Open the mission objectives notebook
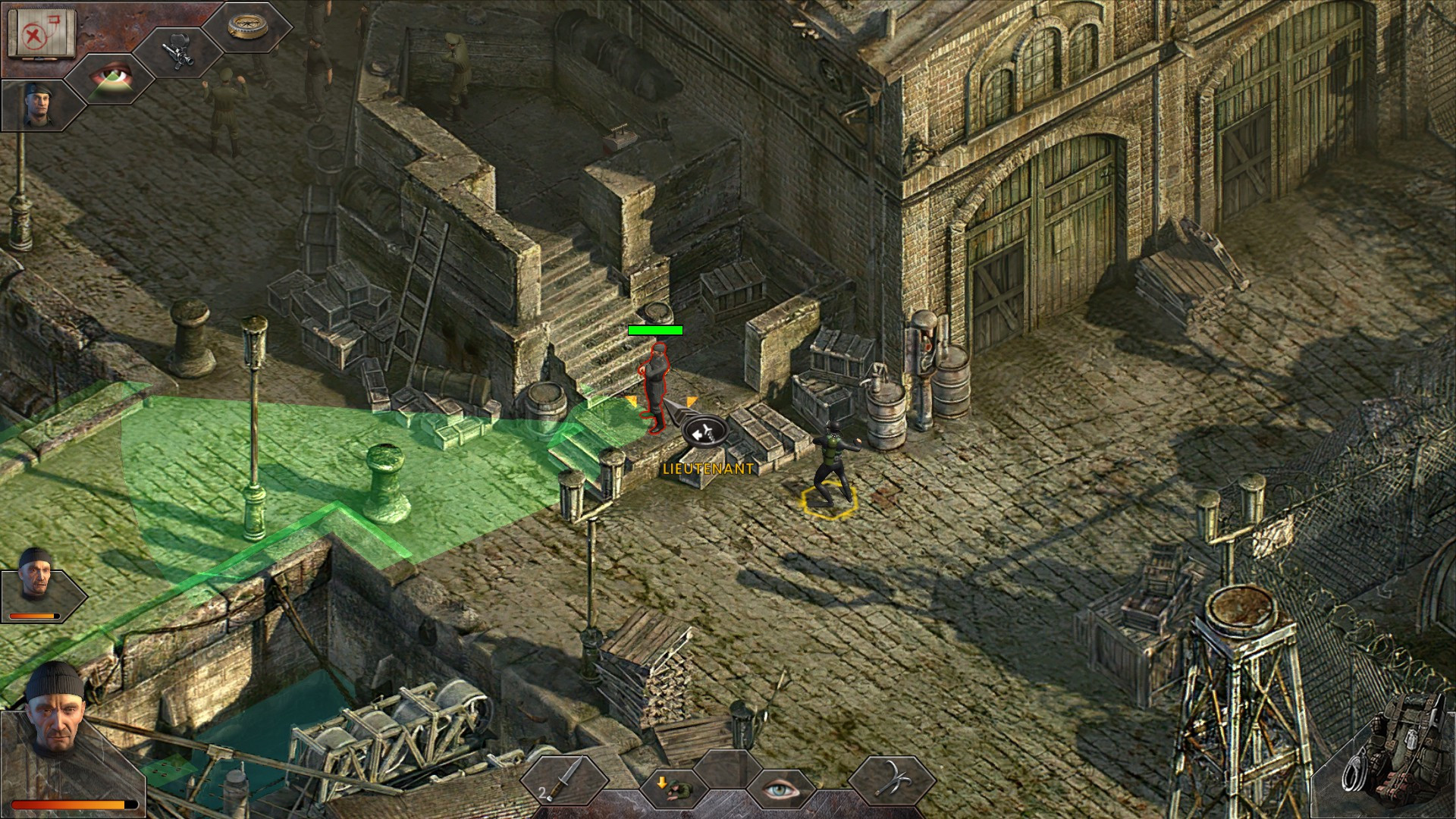The width and height of the screenshot is (1456, 819). coord(42,34)
